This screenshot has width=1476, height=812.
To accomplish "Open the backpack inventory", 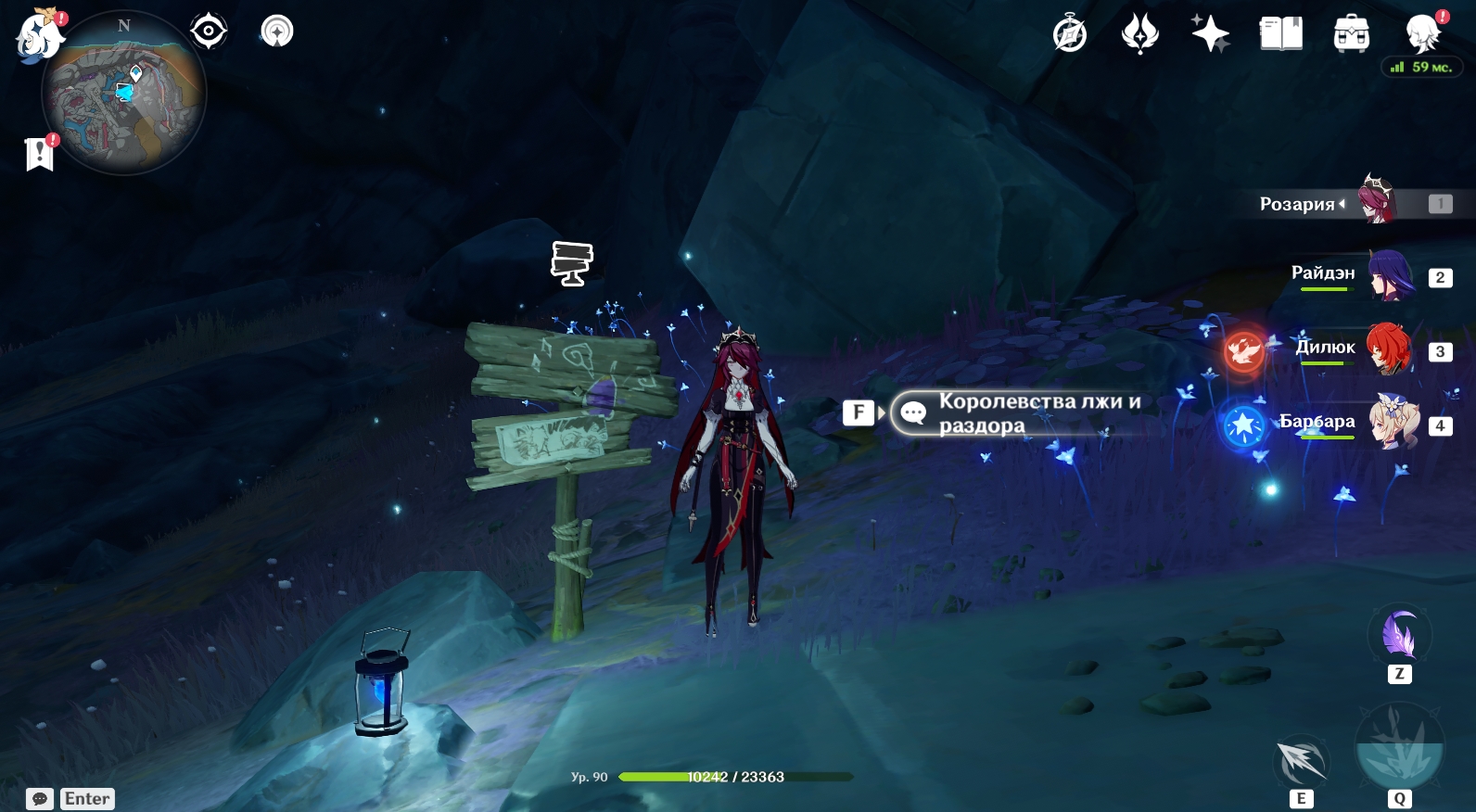I will point(1351,34).
